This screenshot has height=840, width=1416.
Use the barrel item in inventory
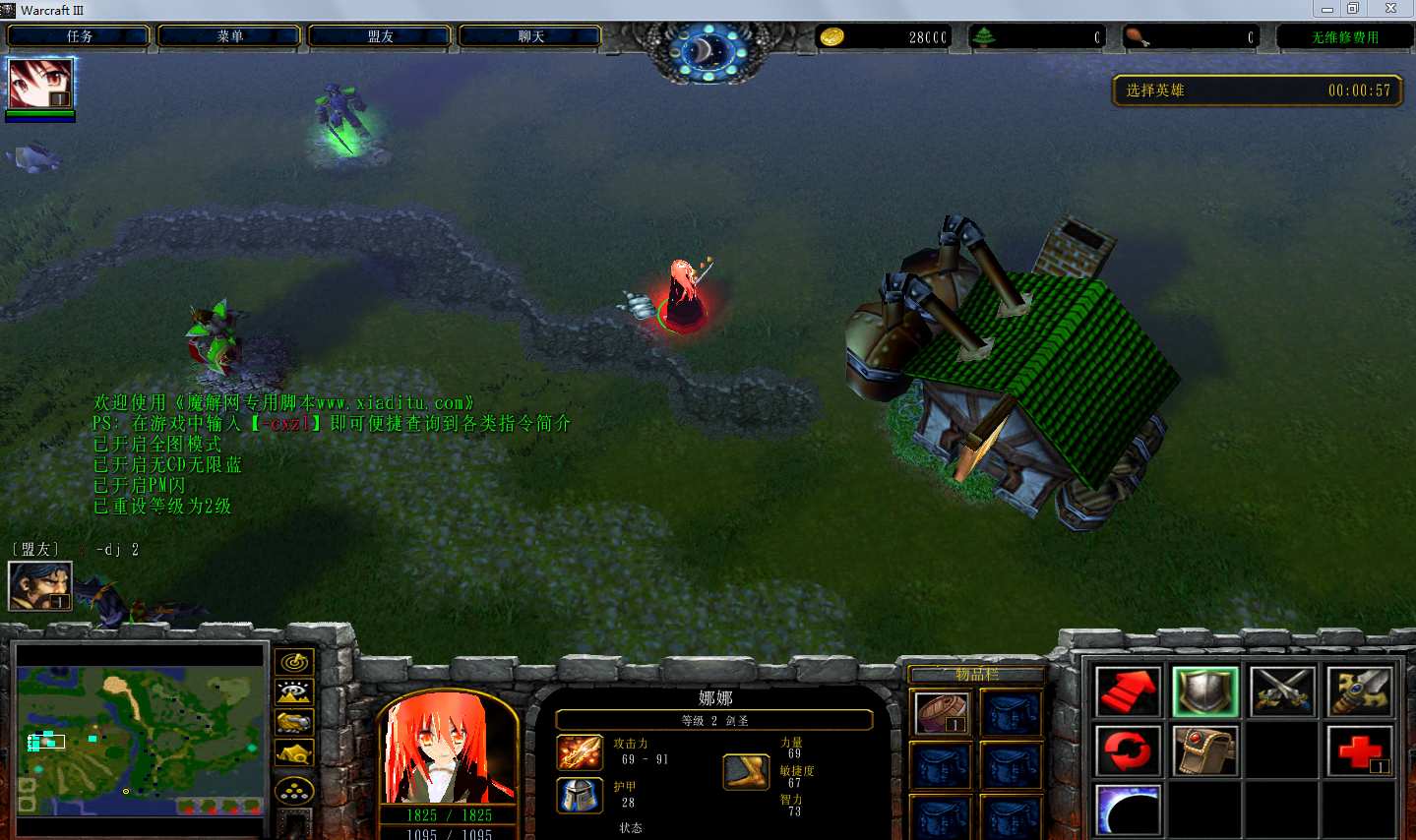click(x=942, y=712)
